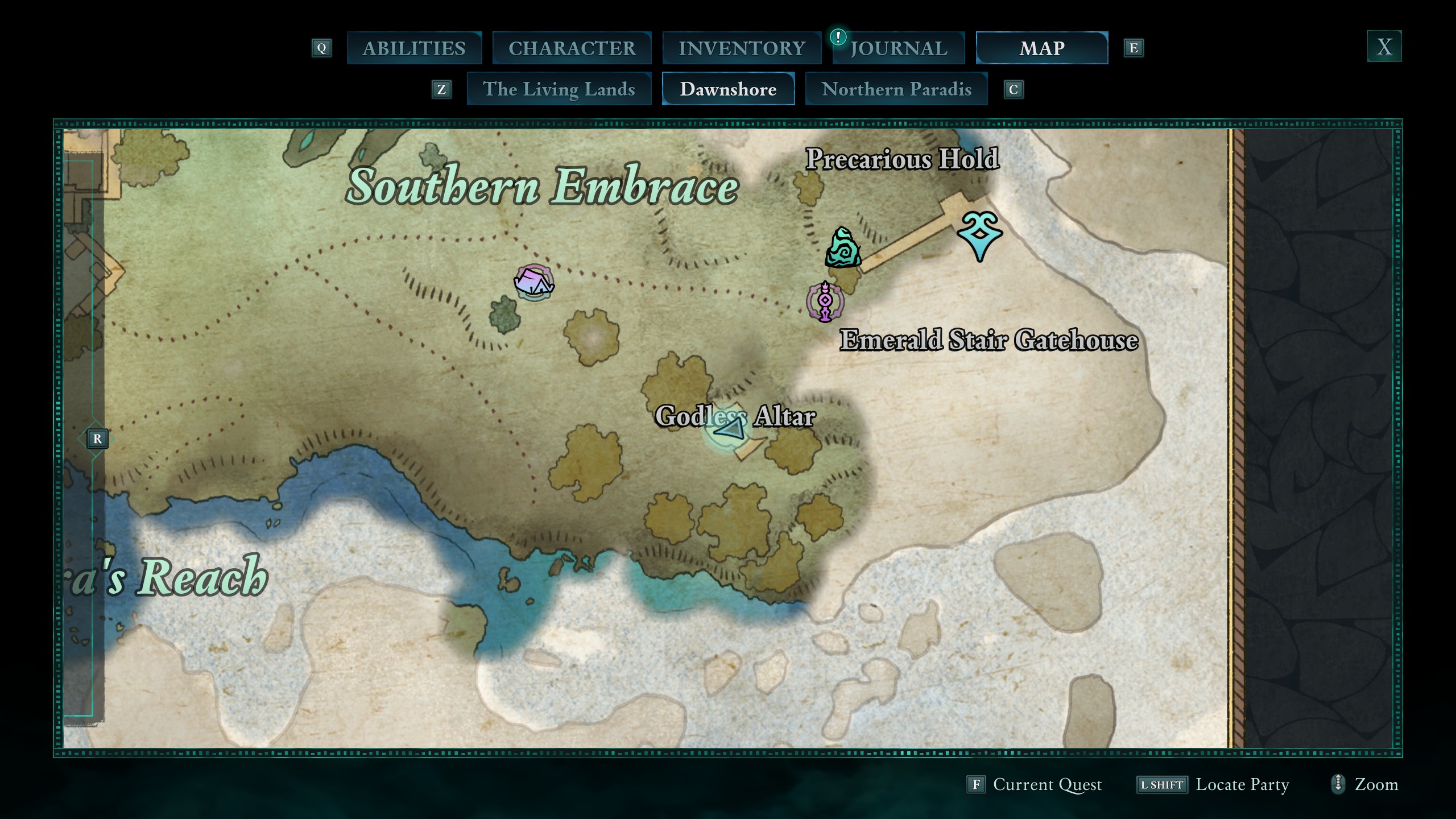Click the purple beacon marker near the gatehouse

click(825, 301)
